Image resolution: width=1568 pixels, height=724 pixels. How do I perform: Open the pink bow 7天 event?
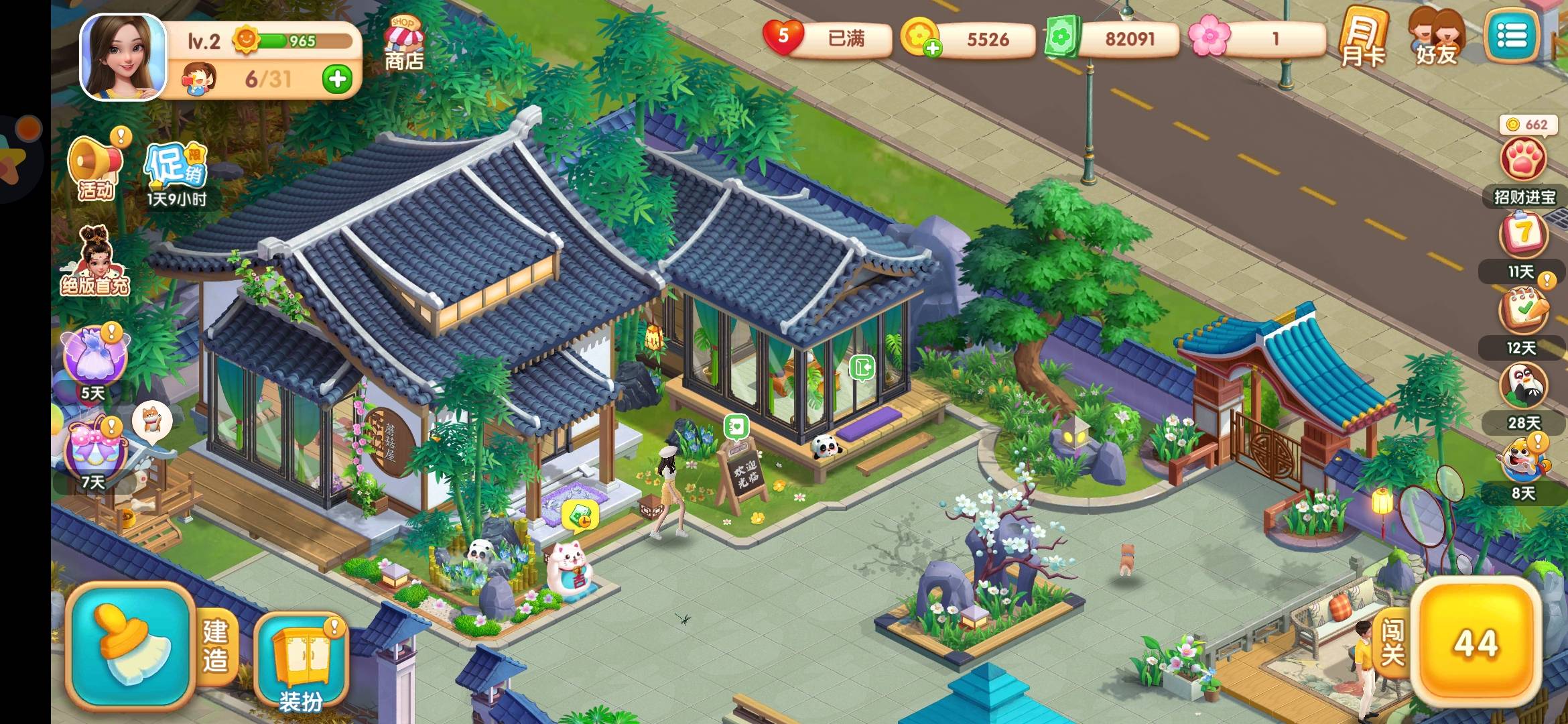tap(96, 446)
